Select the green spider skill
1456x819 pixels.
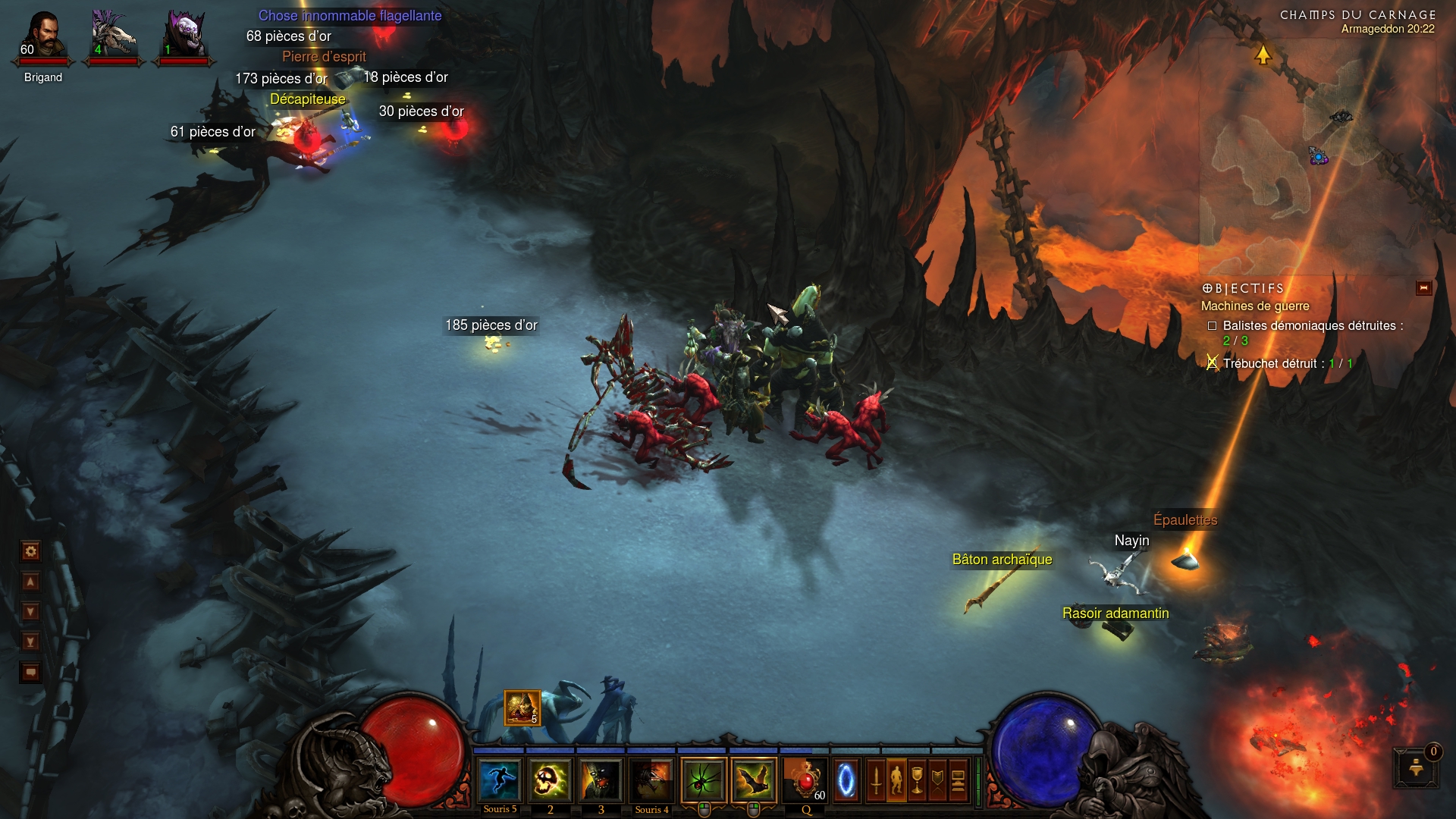(704, 780)
